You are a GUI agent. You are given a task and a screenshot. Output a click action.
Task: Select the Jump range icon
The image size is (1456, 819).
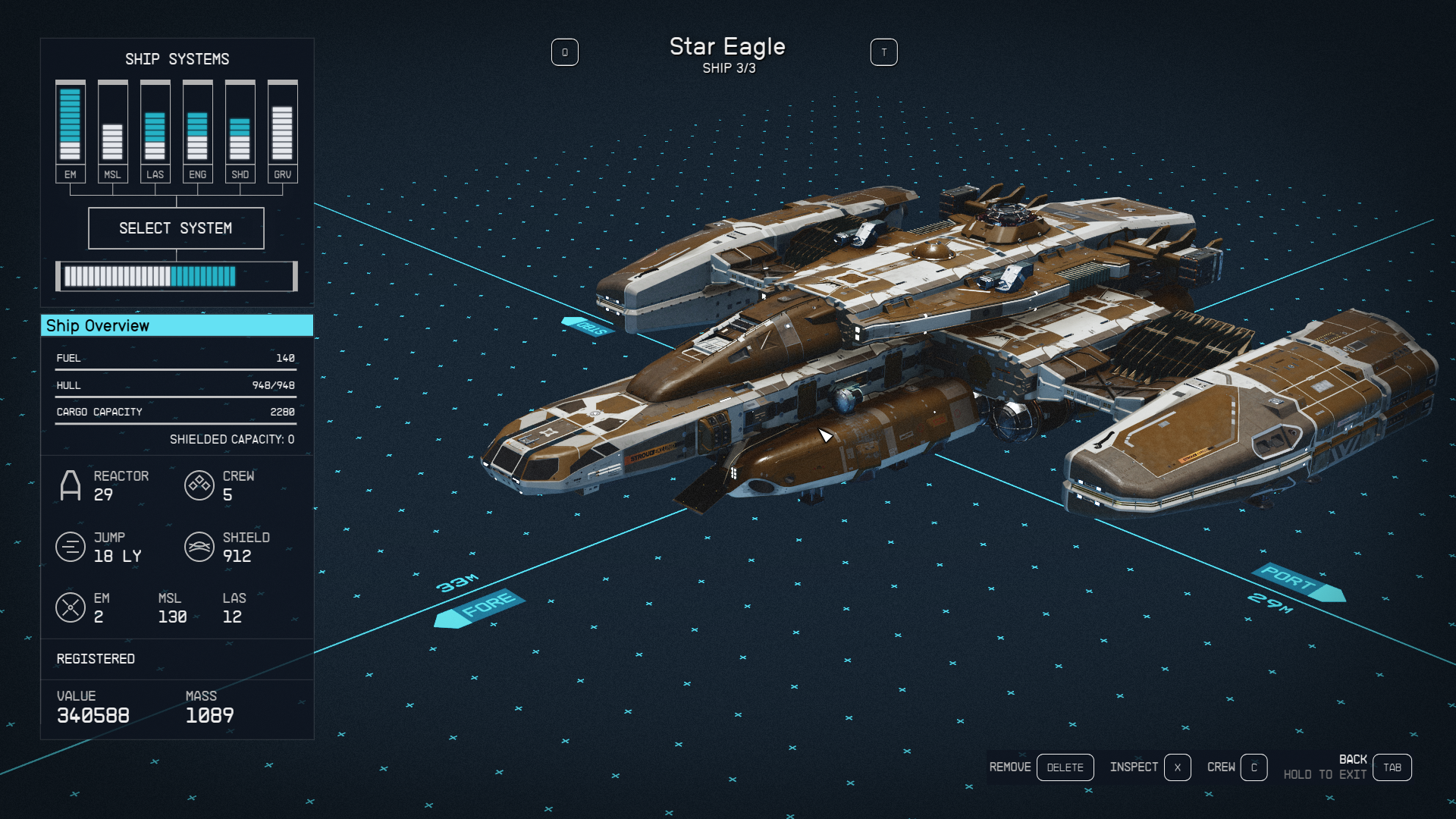coord(71,547)
